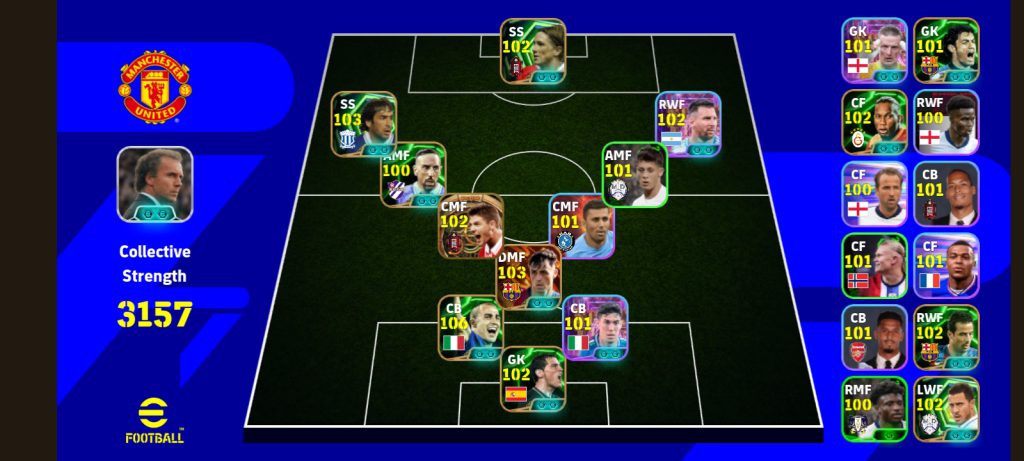The height and width of the screenshot is (461, 1024).
Task: Select the substitute CF 102 card
Action: coord(874,122)
